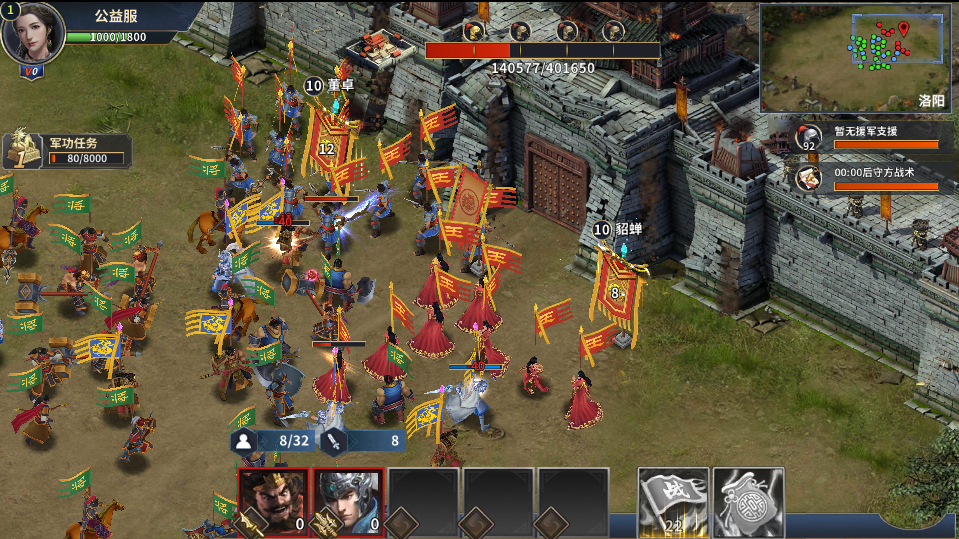Viewport: 959px width, 539px height.
Task: Use the silver pouch item skill
Action: click(x=749, y=502)
